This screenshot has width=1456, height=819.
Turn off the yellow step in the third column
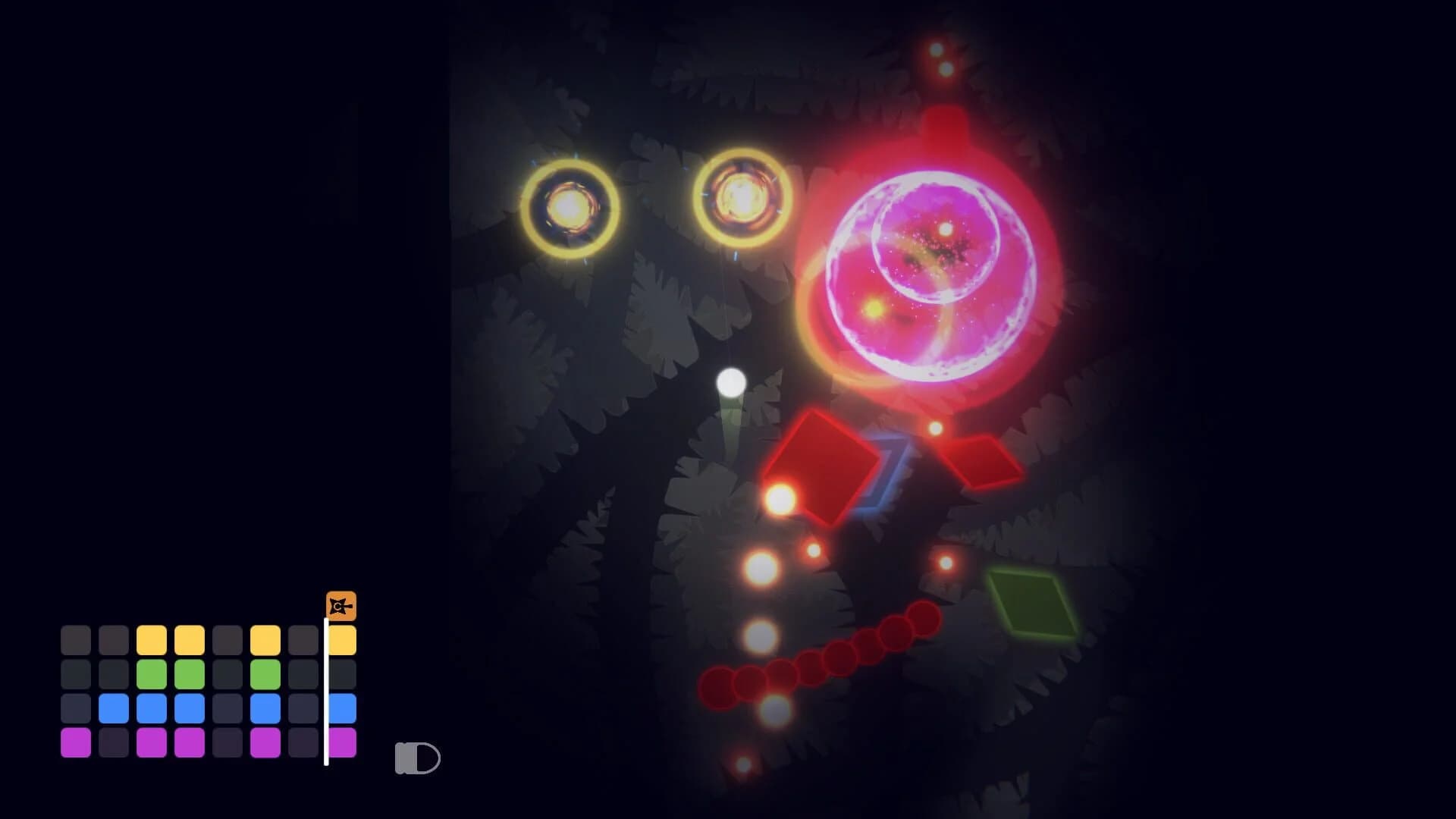point(149,639)
